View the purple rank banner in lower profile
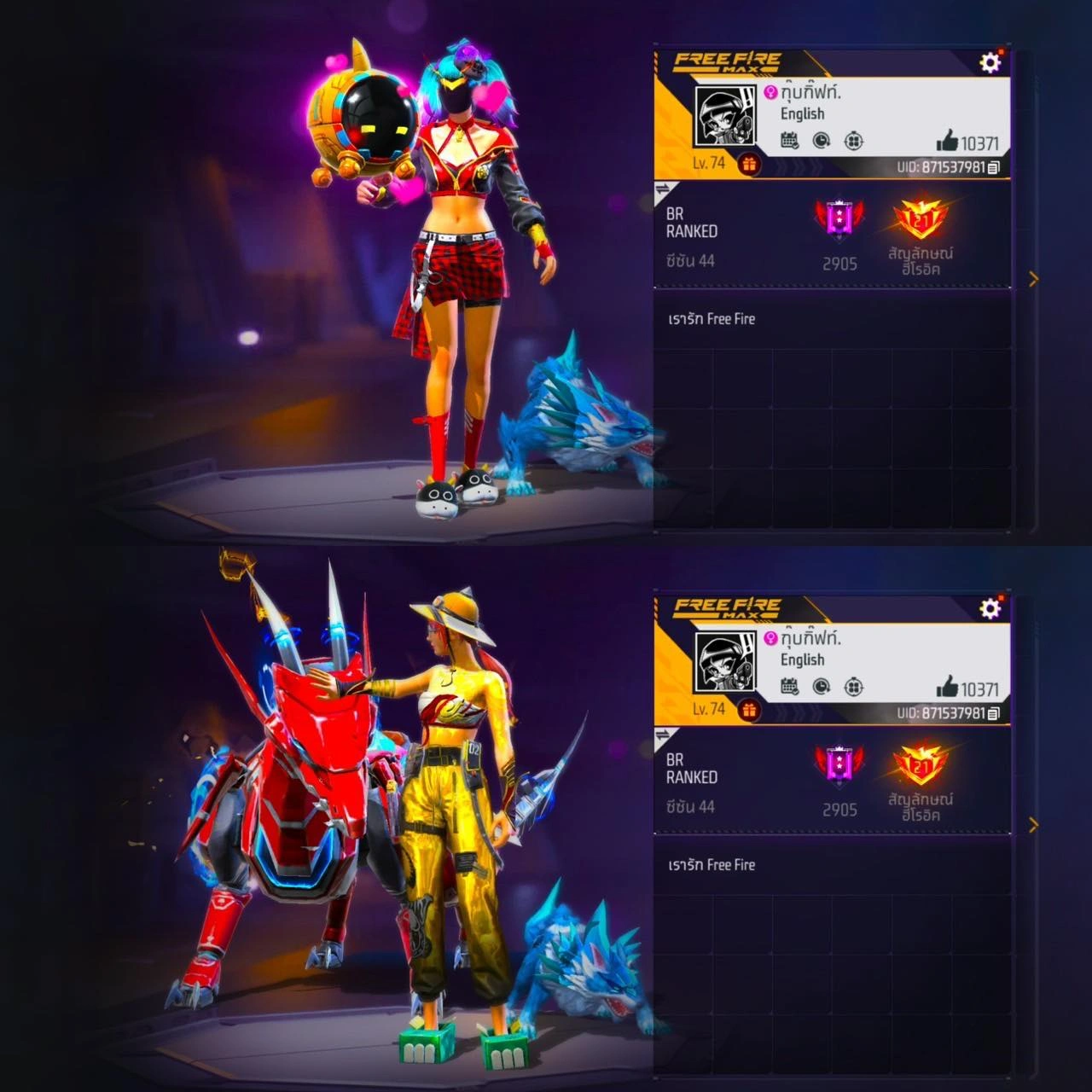 (x=839, y=764)
